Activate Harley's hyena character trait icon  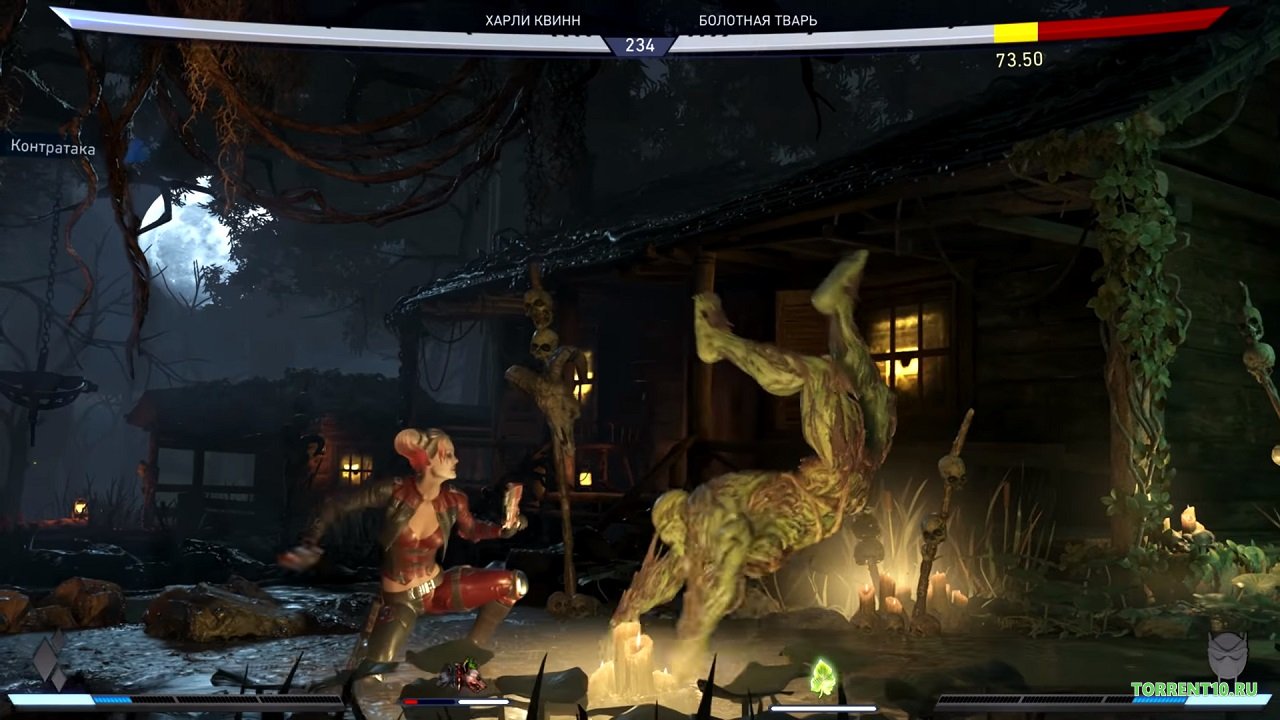click(462, 676)
